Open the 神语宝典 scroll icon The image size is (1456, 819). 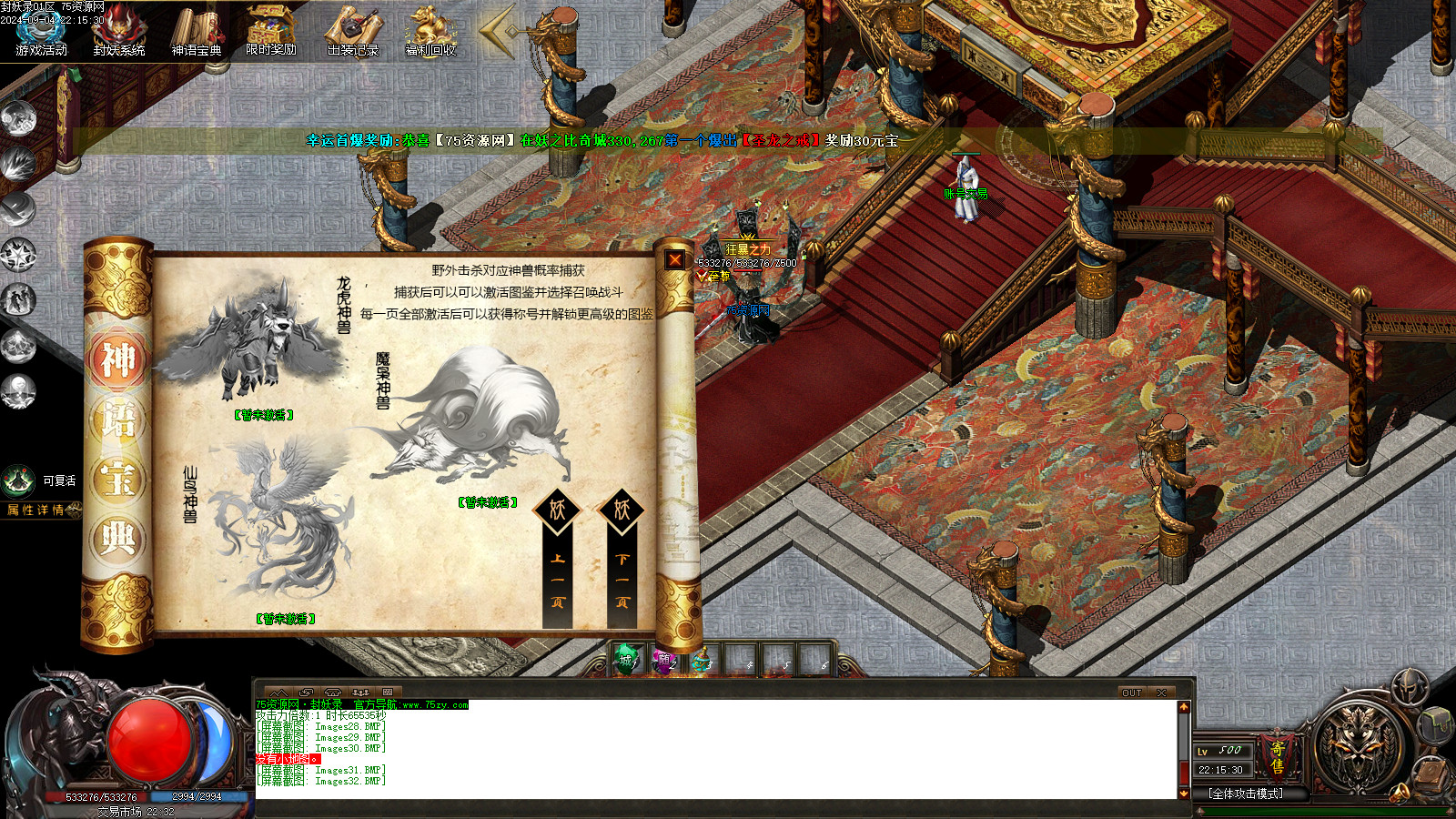click(197, 31)
